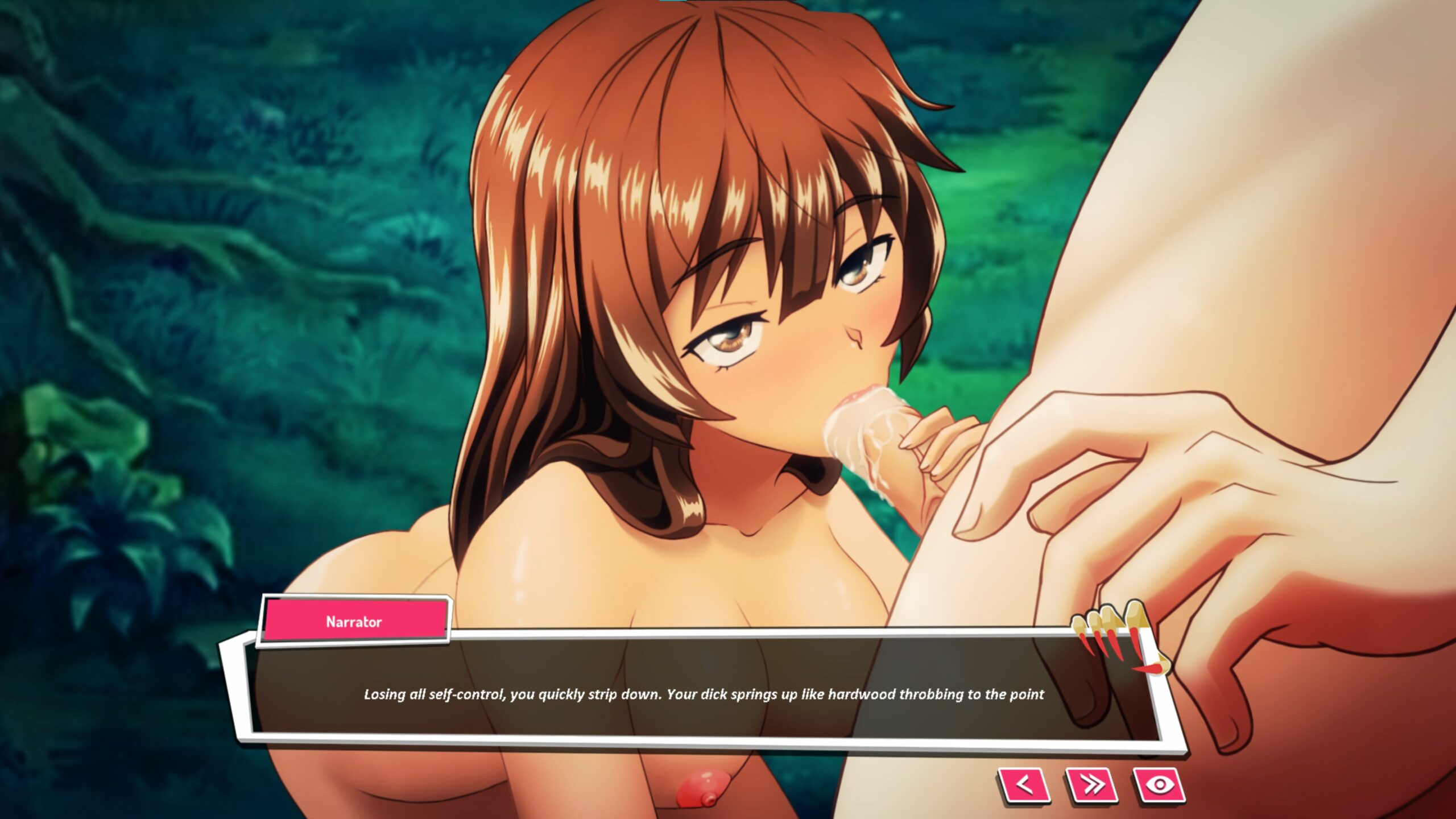Go back with the left arrow button
Viewport: 1456px width, 819px height.
(1024, 785)
